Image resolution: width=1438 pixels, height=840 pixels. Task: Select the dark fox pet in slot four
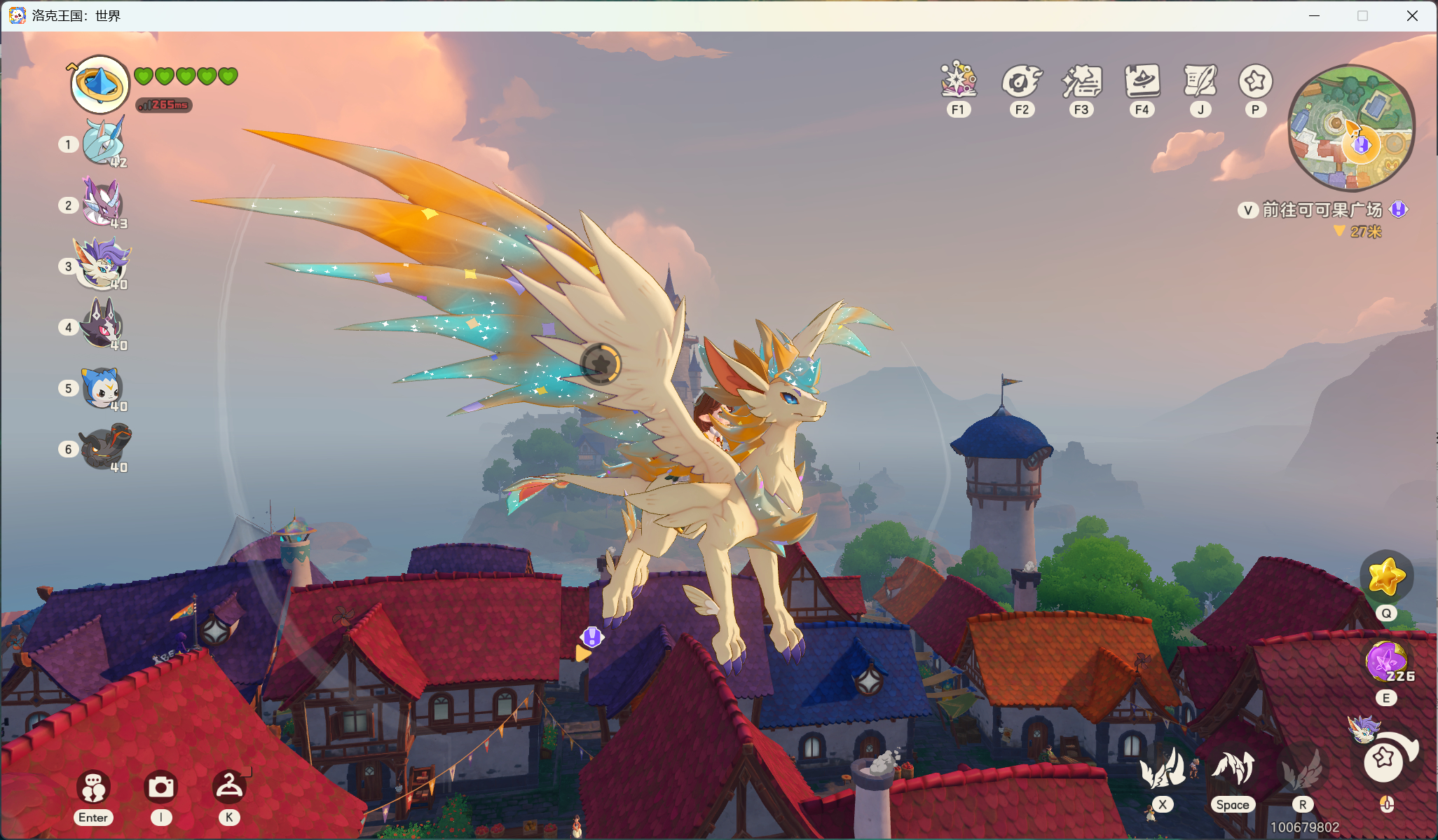pos(103,324)
